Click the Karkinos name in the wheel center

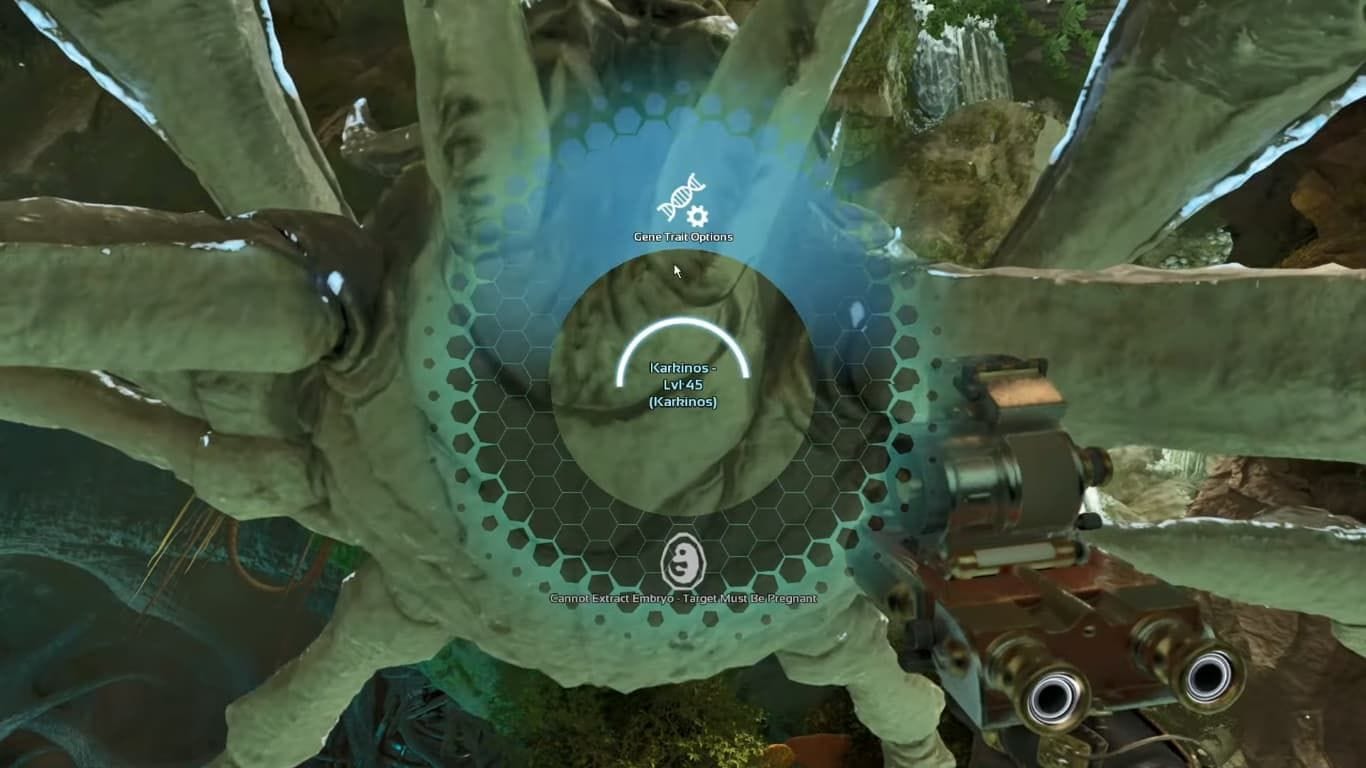tap(683, 369)
